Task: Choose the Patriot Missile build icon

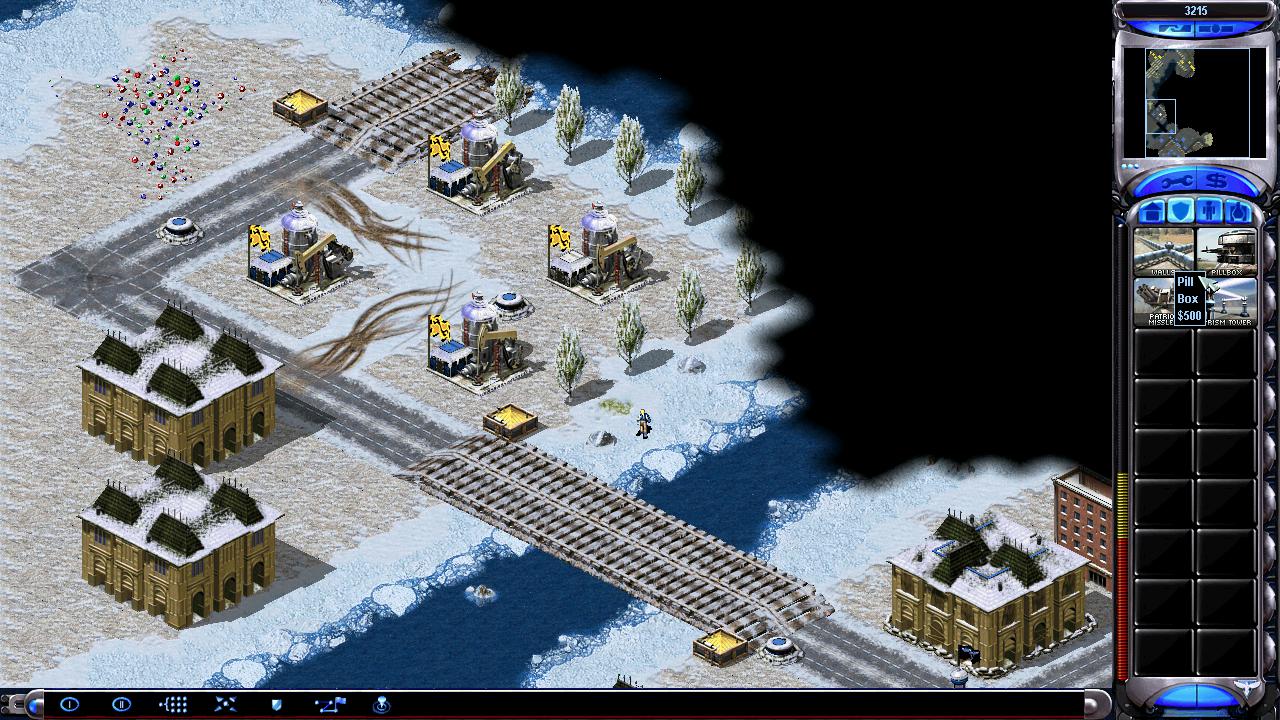Action: click(1153, 301)
